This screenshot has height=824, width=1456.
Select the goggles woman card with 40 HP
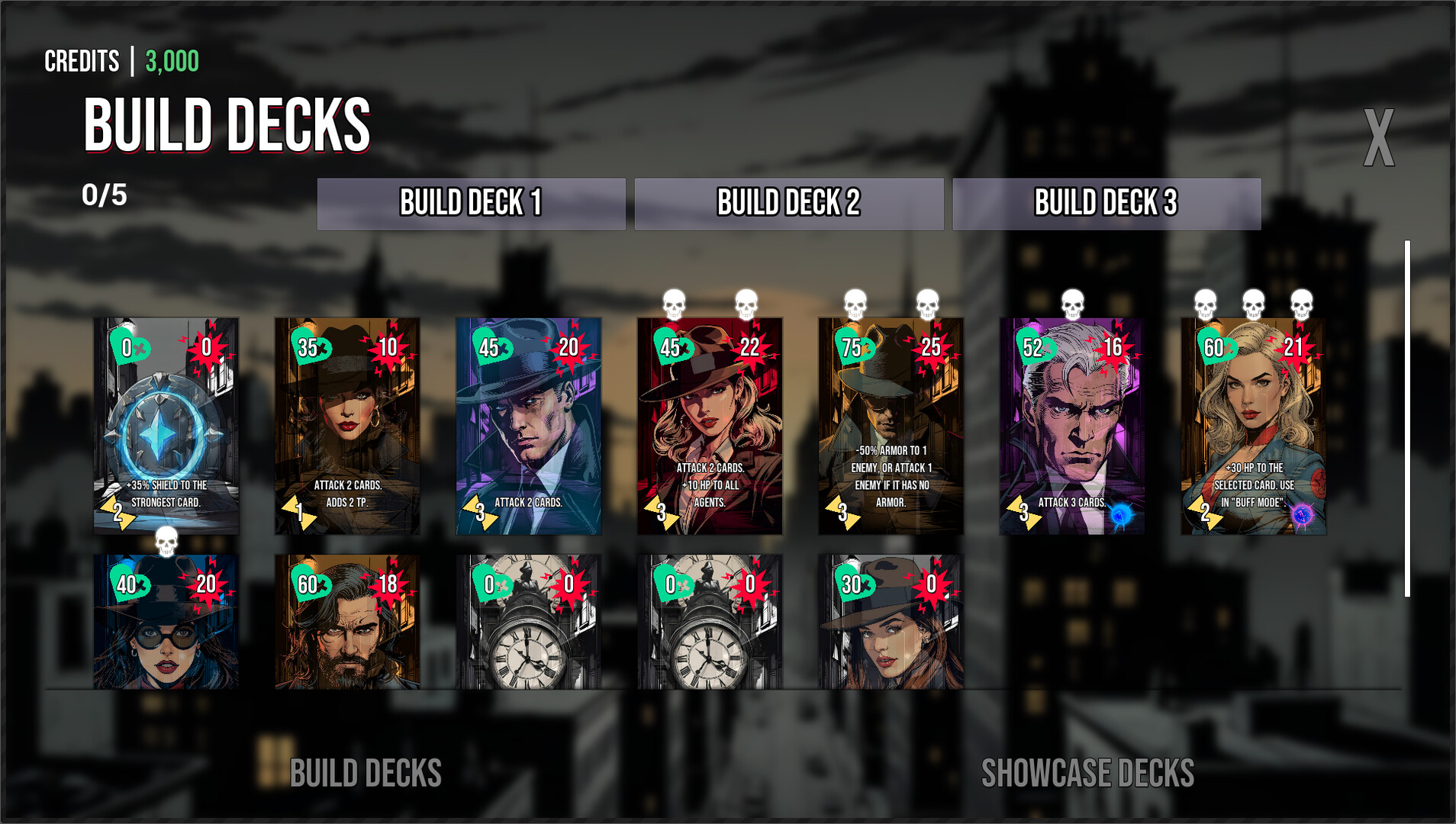pos(166,623)
